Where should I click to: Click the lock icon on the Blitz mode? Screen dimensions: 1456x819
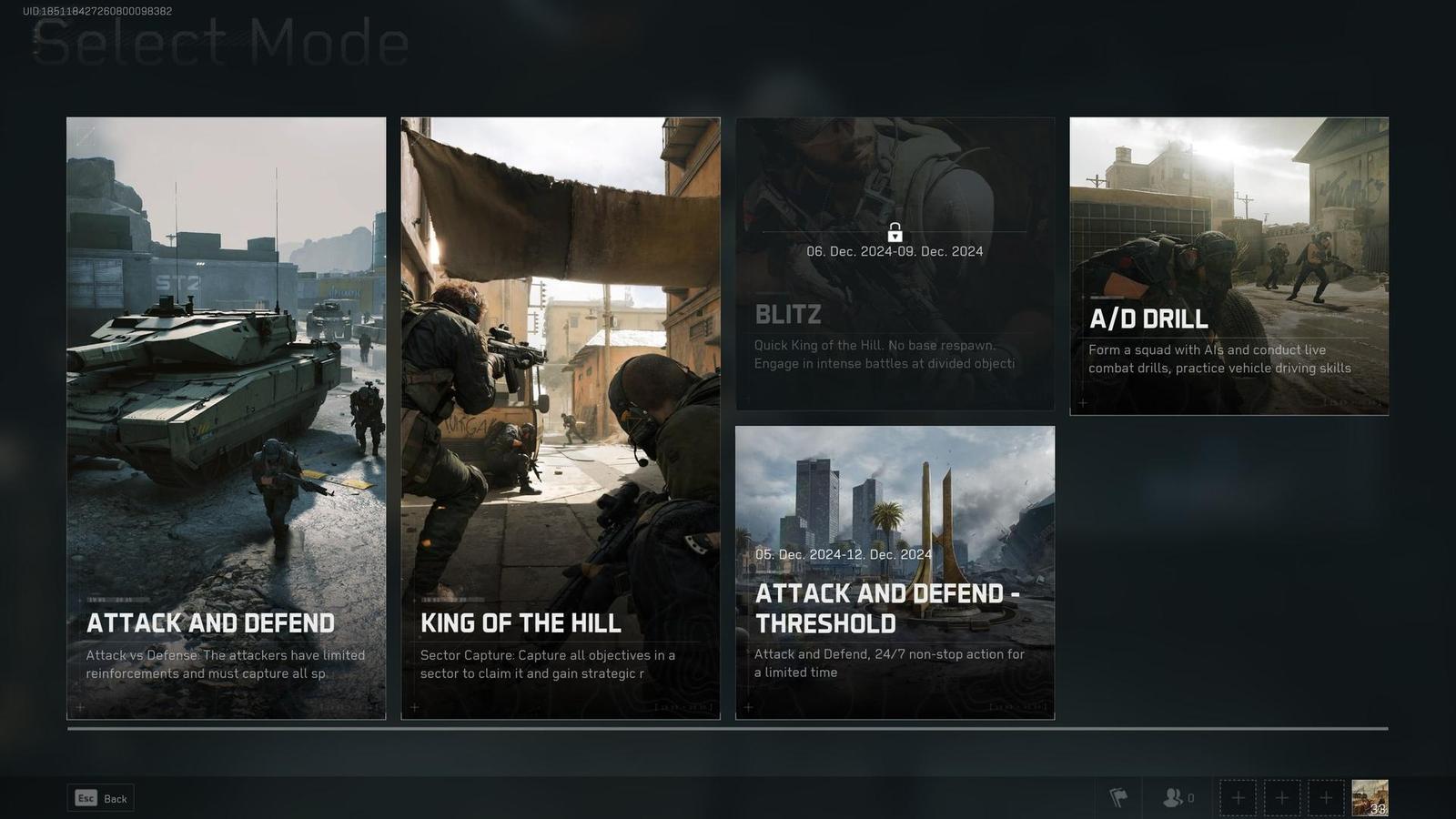(x=894, y=231)
